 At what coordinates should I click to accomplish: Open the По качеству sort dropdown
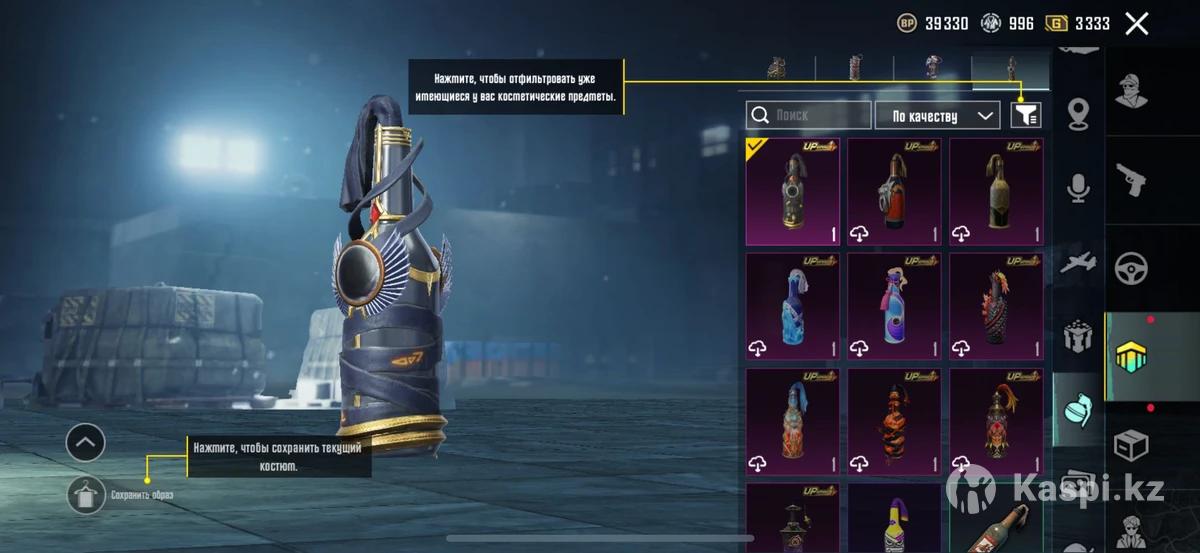937,116
